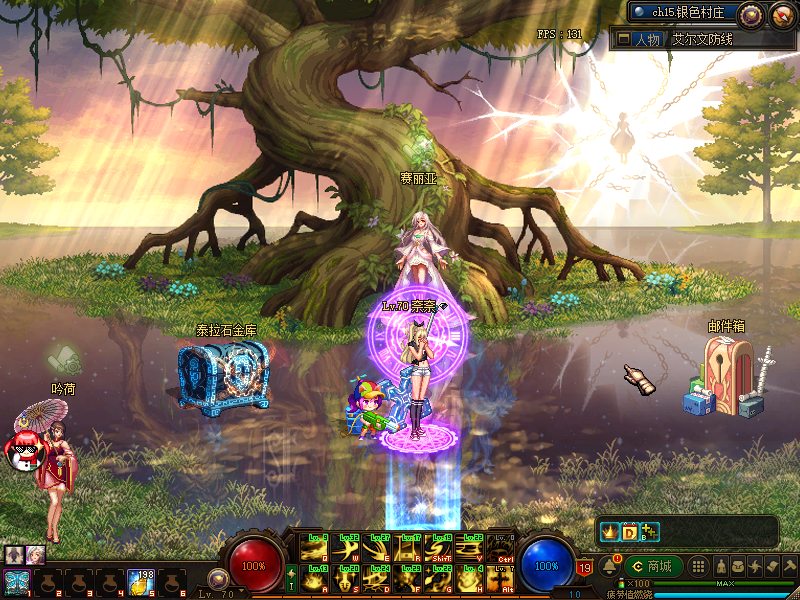Click the round emblem above Lv. 70

[x=217, y=577]
